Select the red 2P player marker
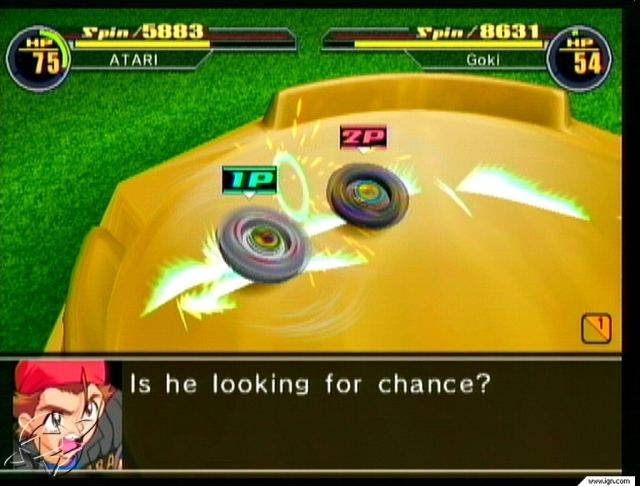Viewport: 640px width, 486px height. click(362, 138)
